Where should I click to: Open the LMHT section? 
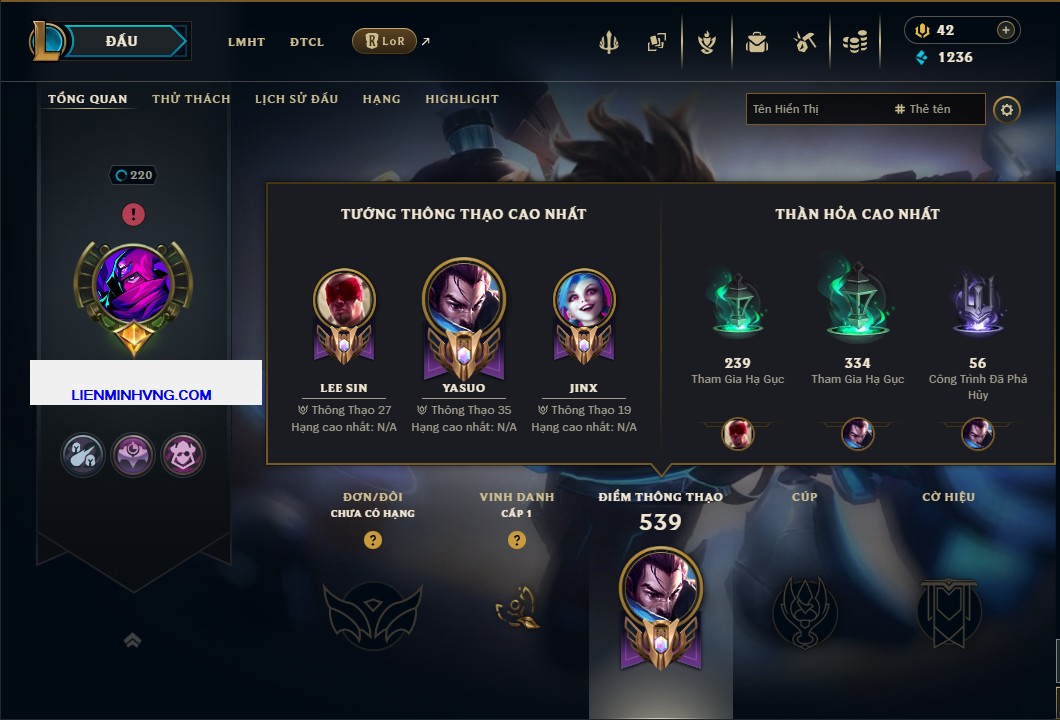coord(246,42)
